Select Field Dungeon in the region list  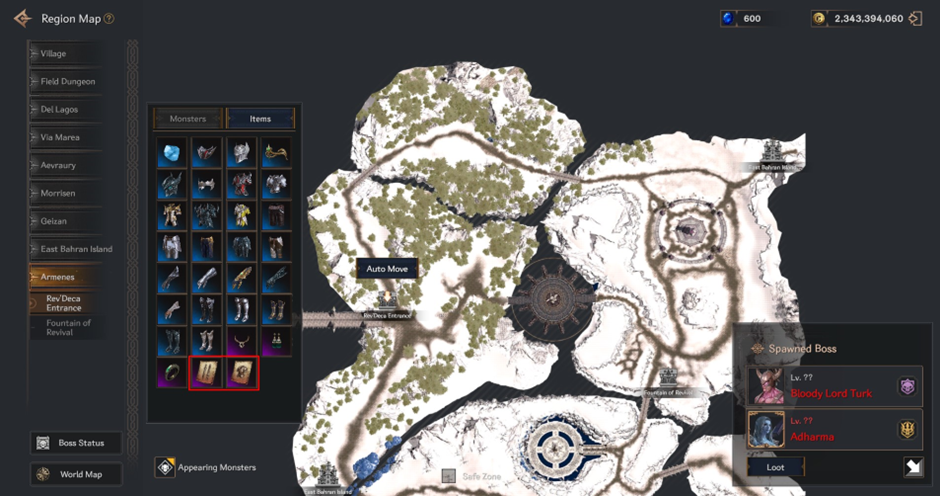click(x=68, y=81)
